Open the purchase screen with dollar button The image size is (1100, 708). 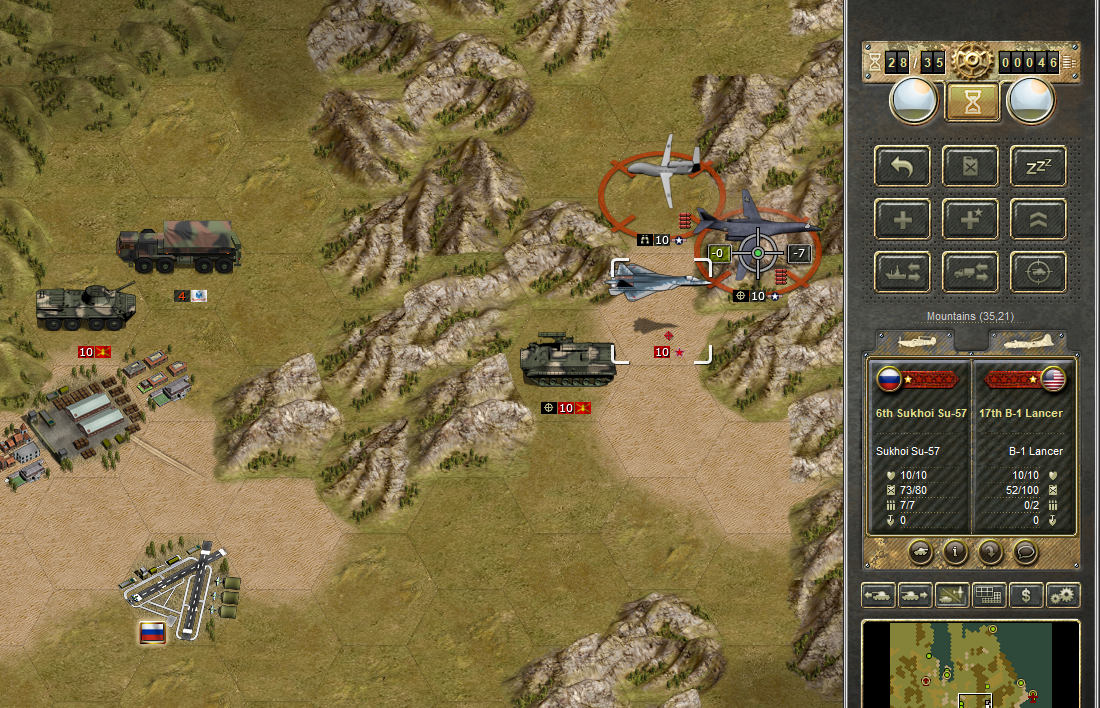pyautogui.click(x=1025, y=595)
